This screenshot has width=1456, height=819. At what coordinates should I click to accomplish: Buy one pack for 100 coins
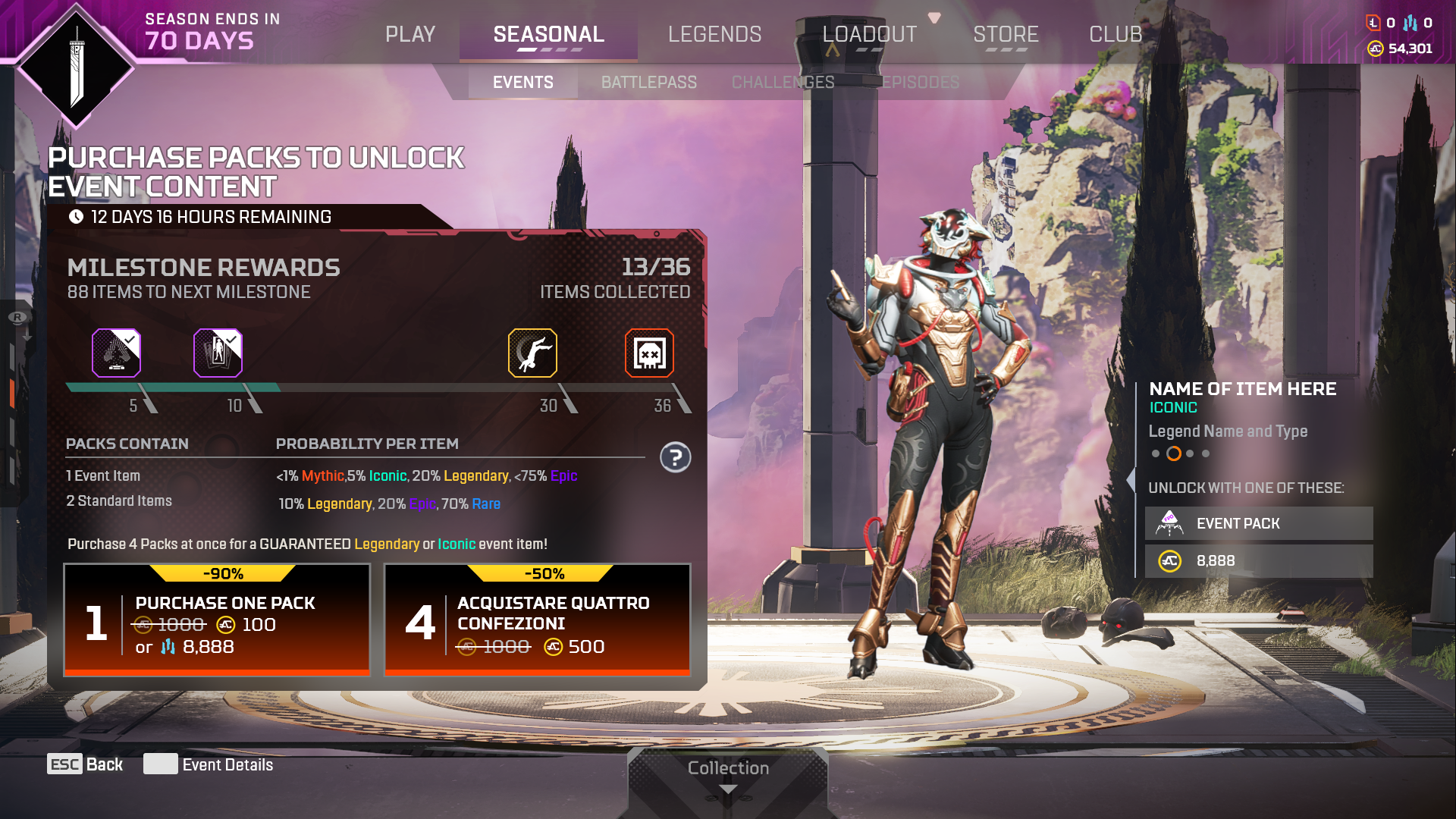[217, 620]
